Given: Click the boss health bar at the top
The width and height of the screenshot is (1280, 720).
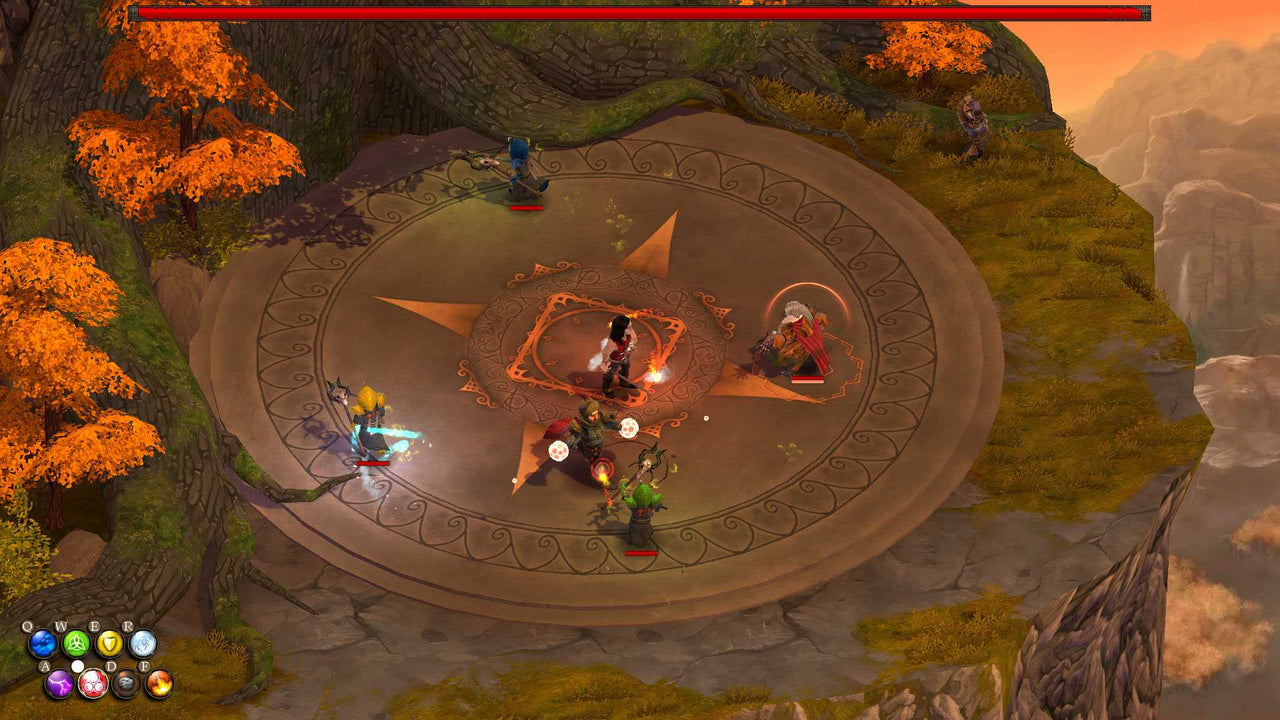Looking at the screenshot, I should click(x=640, y=15).
